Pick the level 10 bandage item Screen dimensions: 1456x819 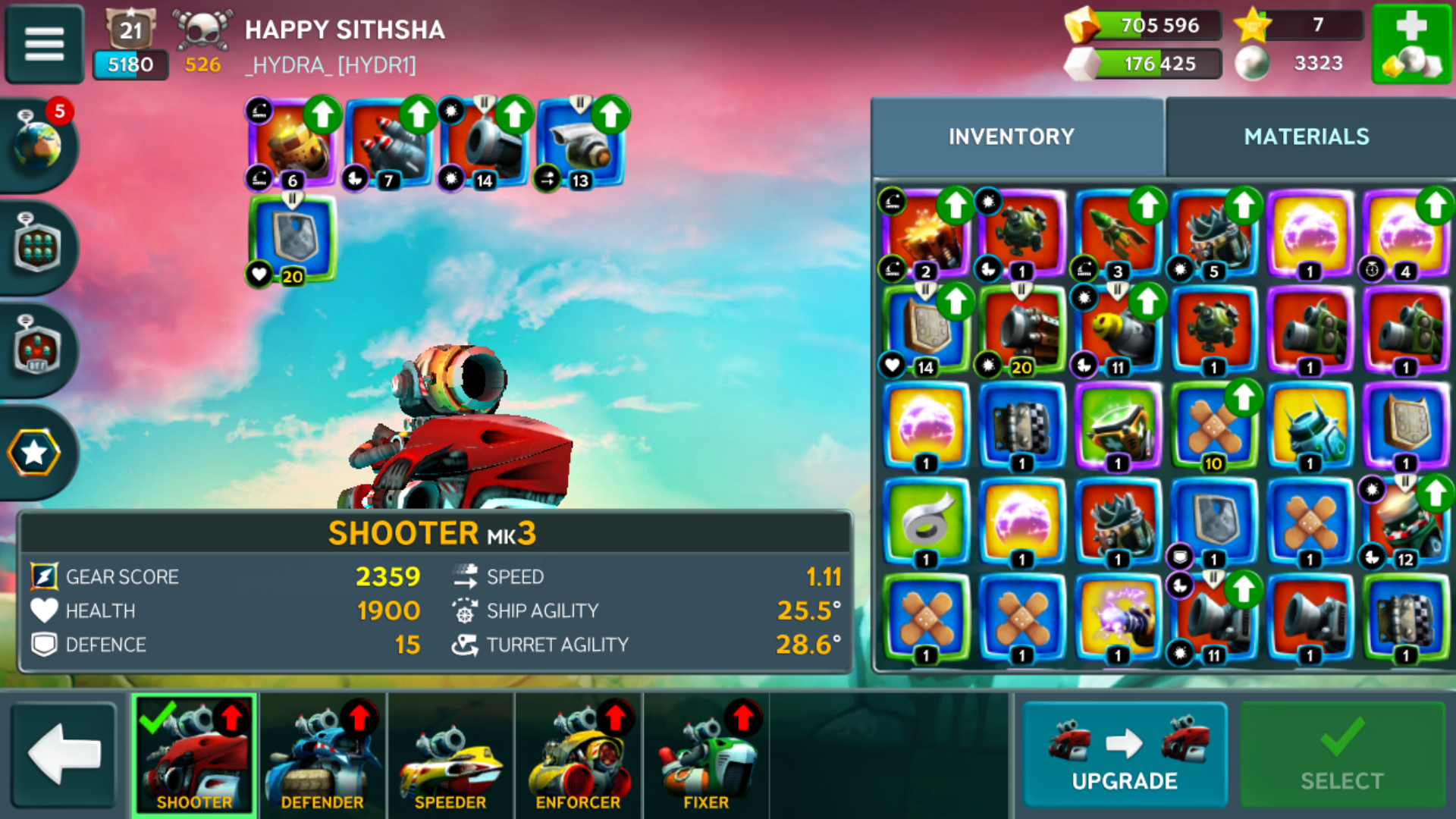[x=1213, y=426]
